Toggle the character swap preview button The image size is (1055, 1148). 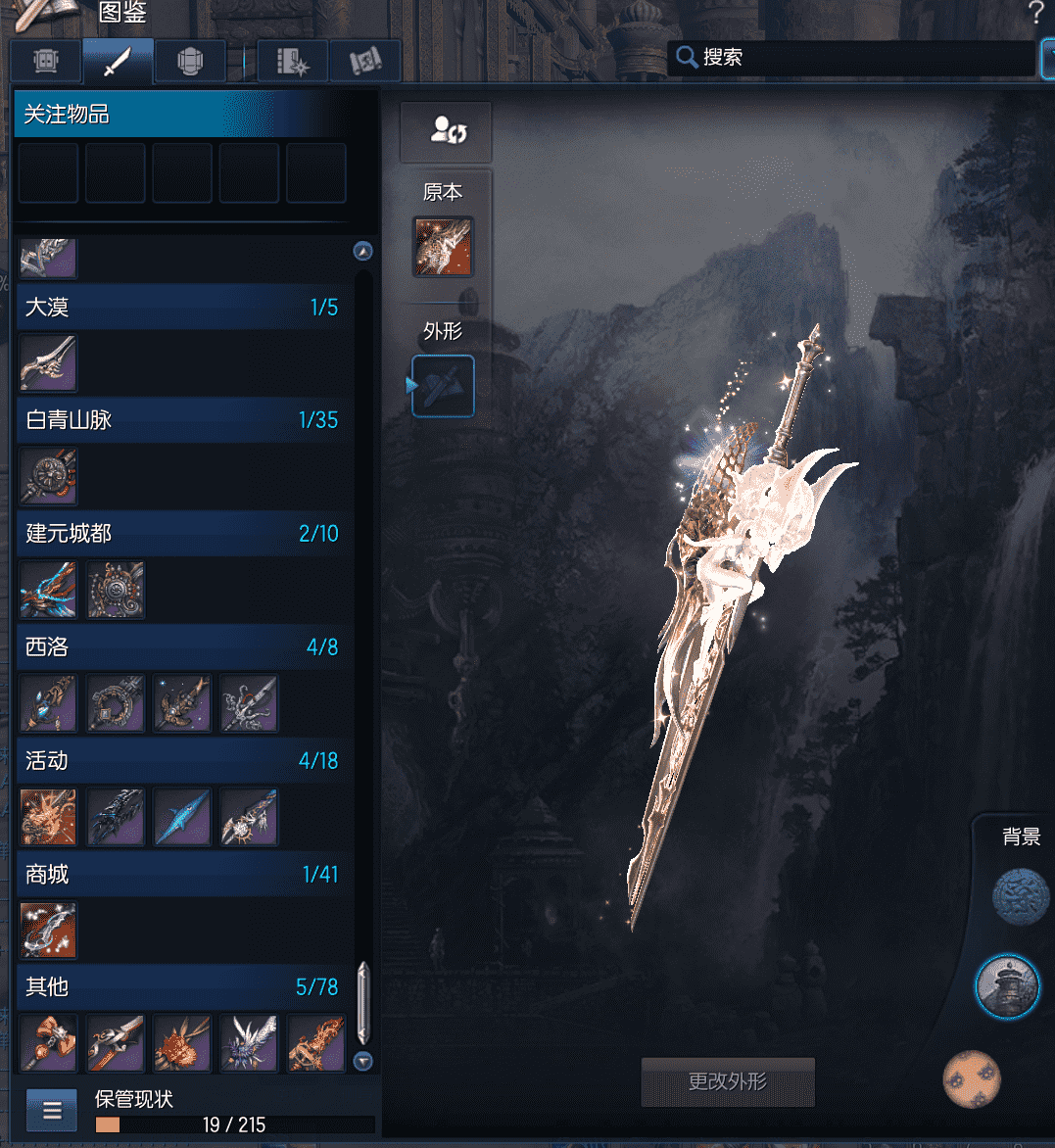click(x=447, y=131)
